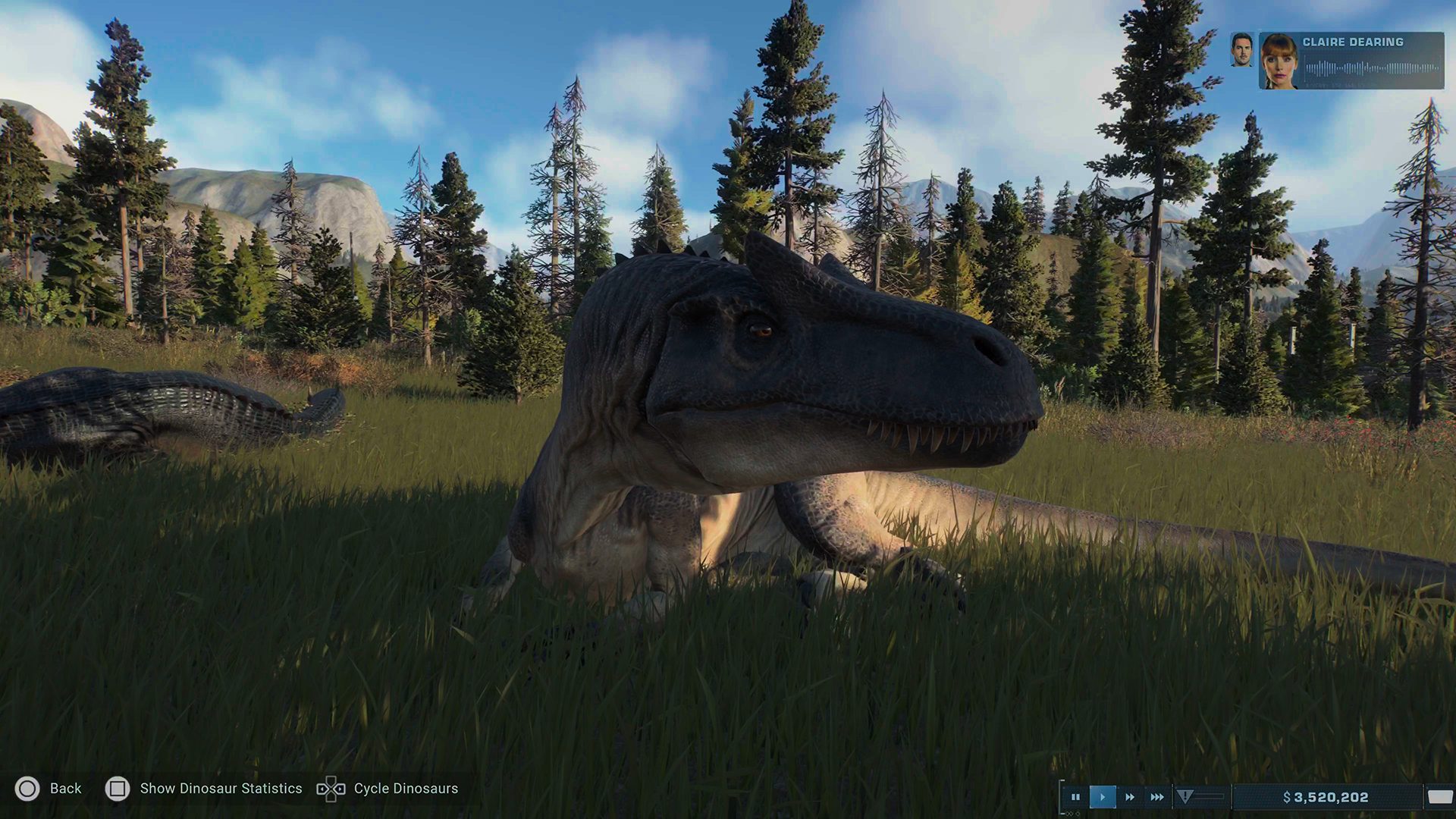
Task: Click the circle Back button icon
Action: [x=27, y=789]
